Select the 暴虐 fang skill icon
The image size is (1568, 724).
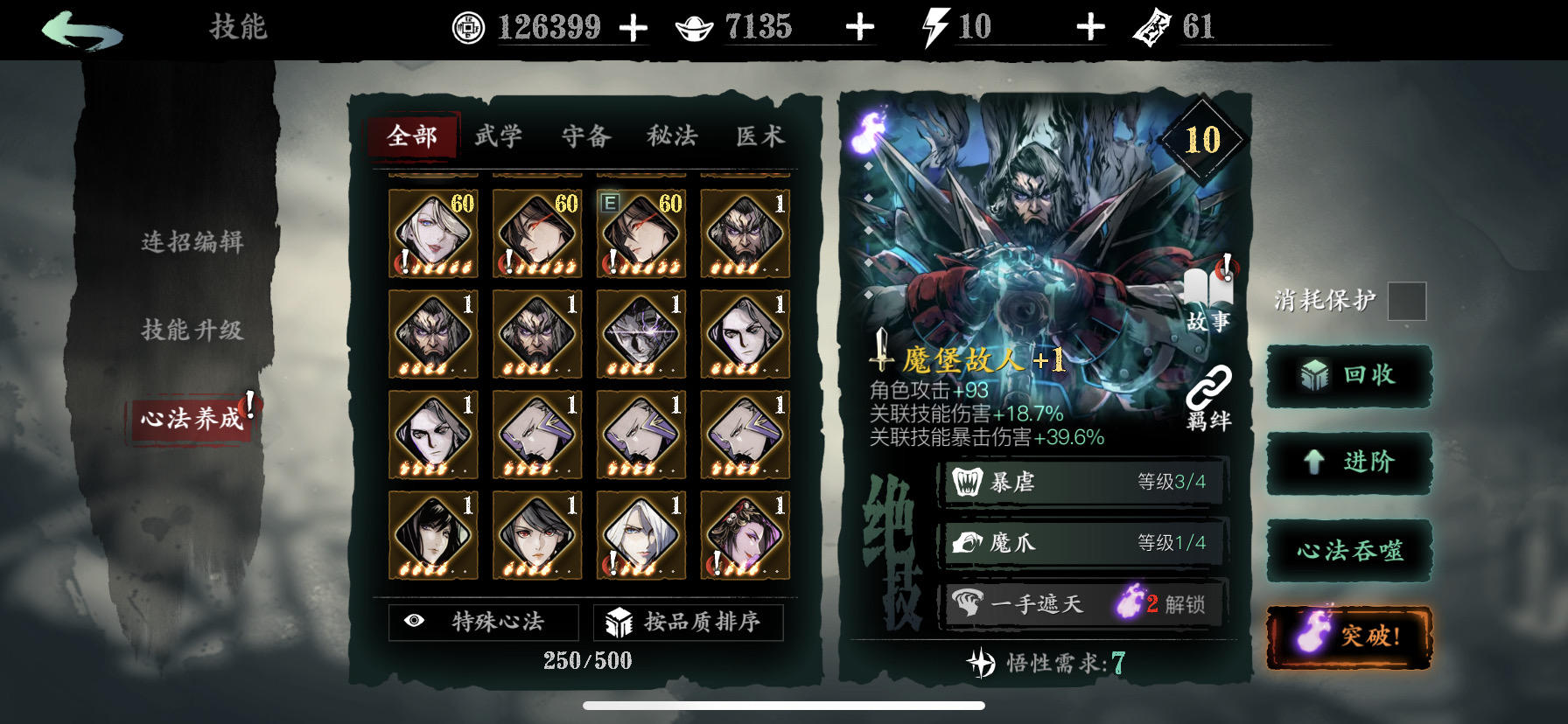[x=964, y=482]
